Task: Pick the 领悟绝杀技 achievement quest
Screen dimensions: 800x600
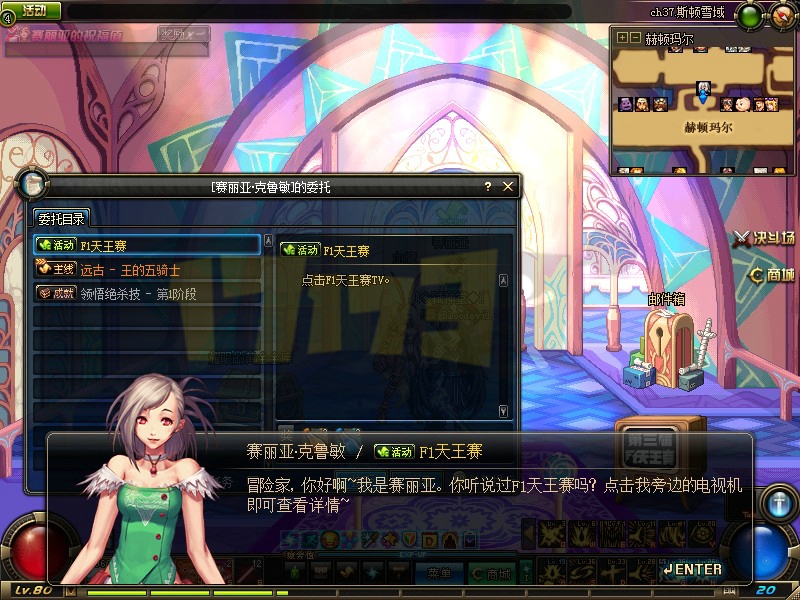Action: pyautogui.click(x=147, y=293)
